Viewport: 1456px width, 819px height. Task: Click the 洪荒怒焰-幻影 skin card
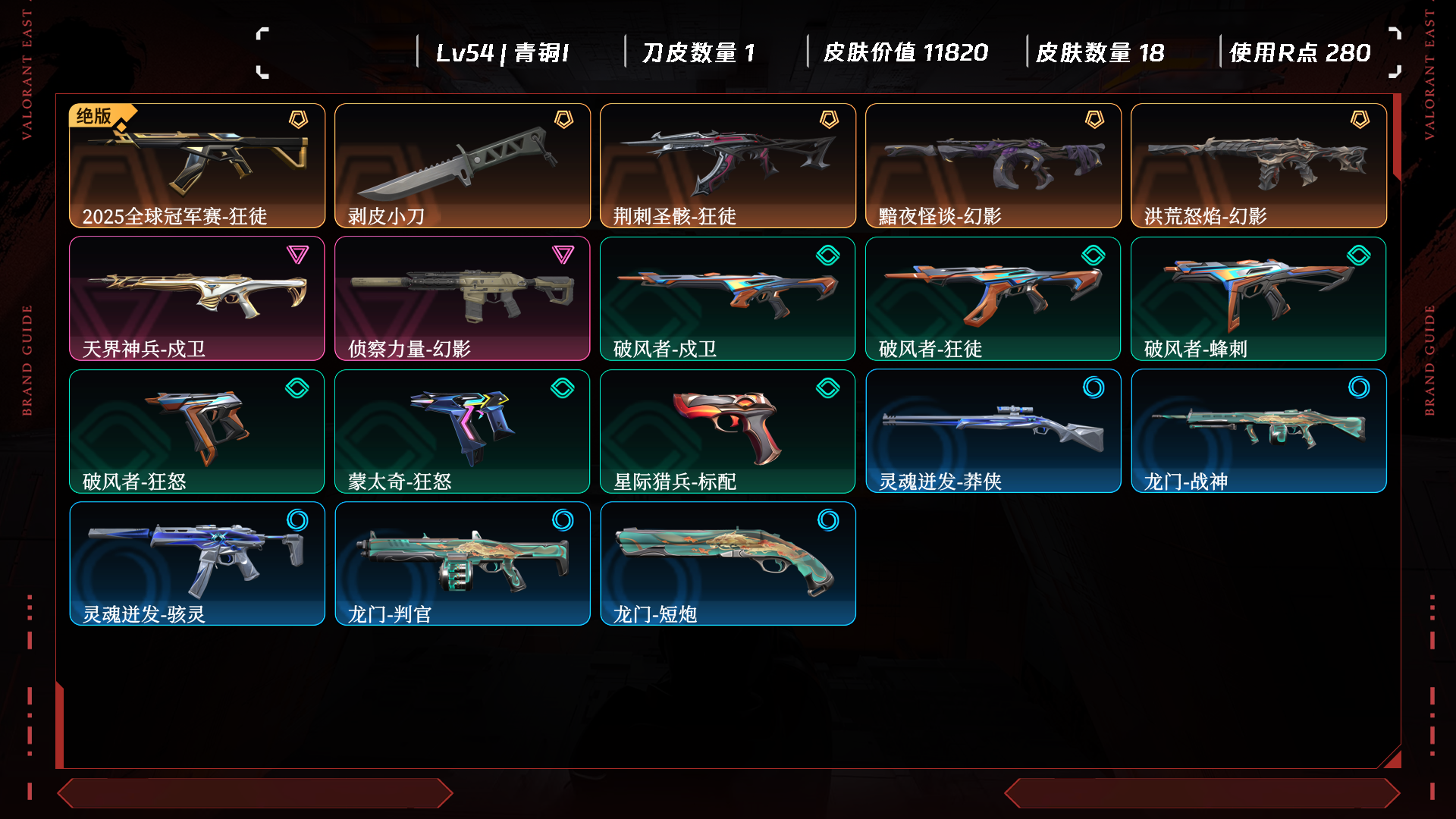coord(1259,165)
